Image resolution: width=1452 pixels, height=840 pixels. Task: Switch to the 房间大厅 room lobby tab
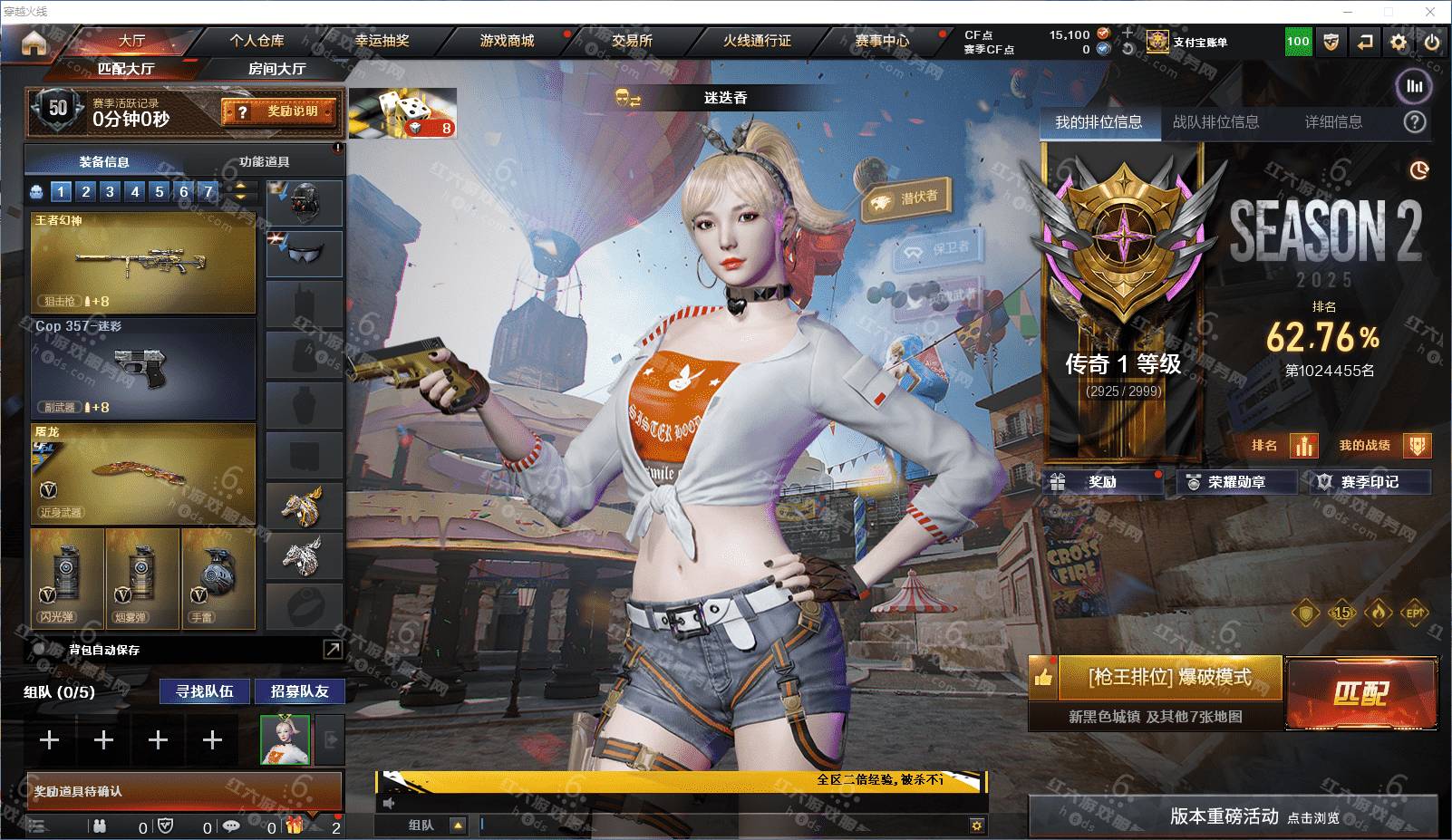(x=276, y=69)
